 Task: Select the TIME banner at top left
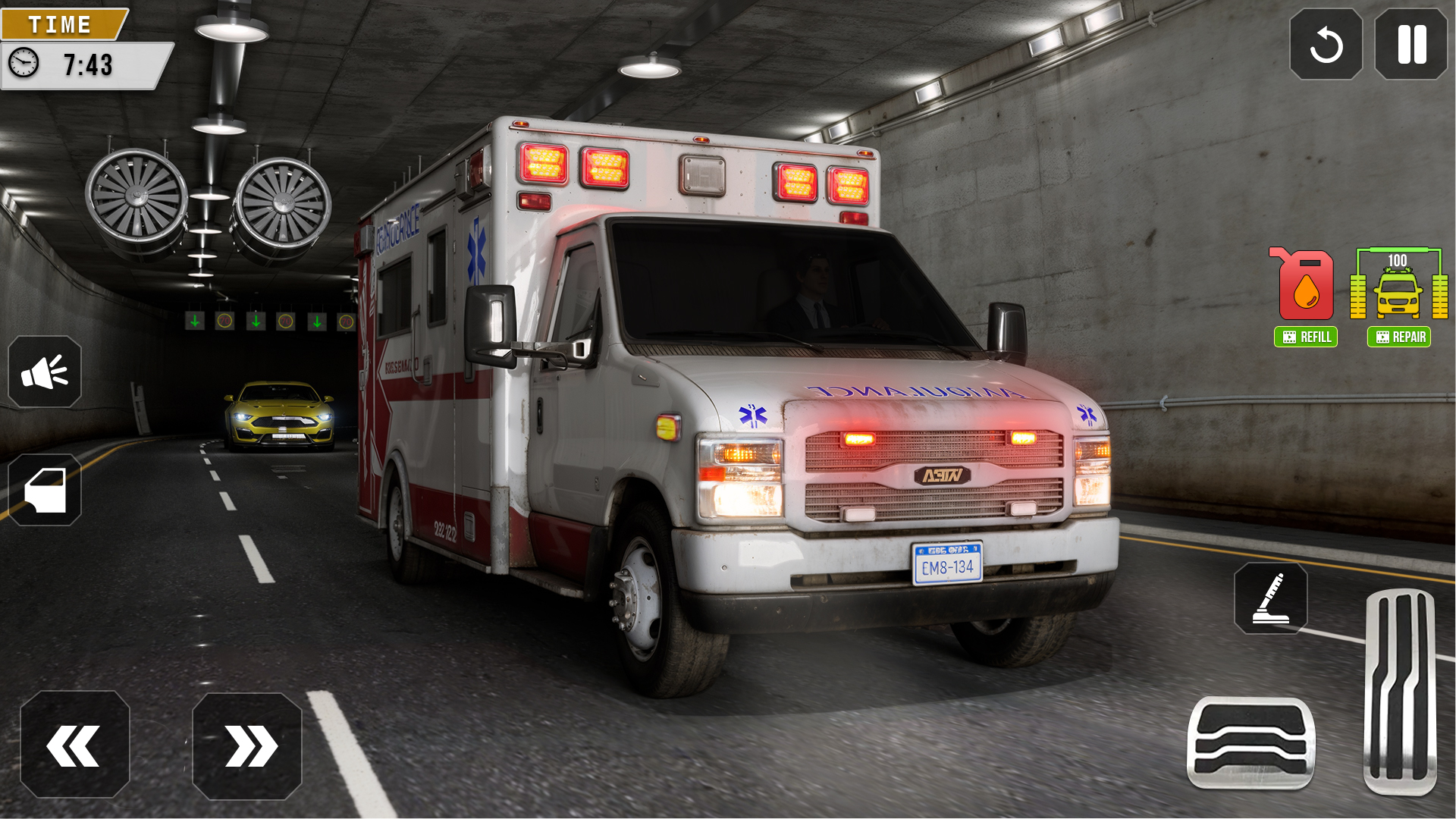pos(61,24)
